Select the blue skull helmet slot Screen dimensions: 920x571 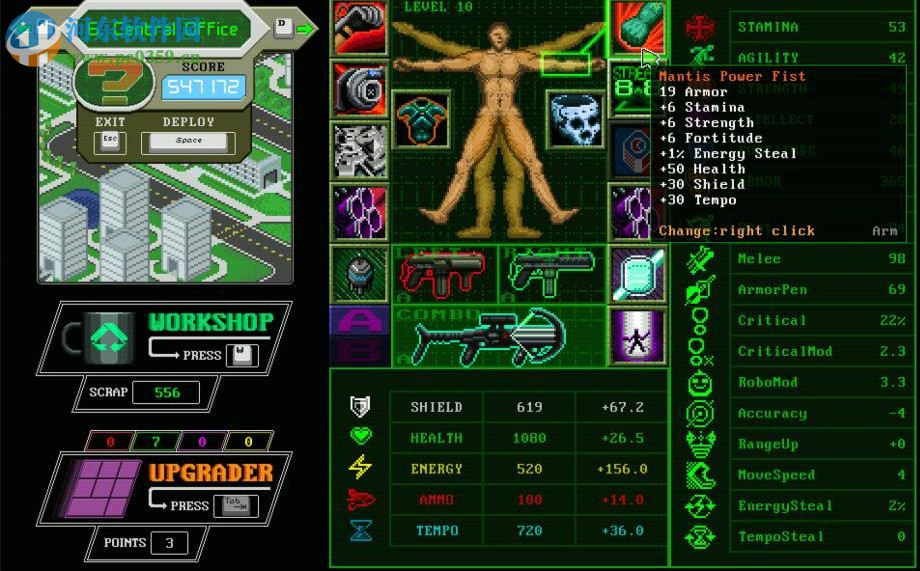coord(577,120)
